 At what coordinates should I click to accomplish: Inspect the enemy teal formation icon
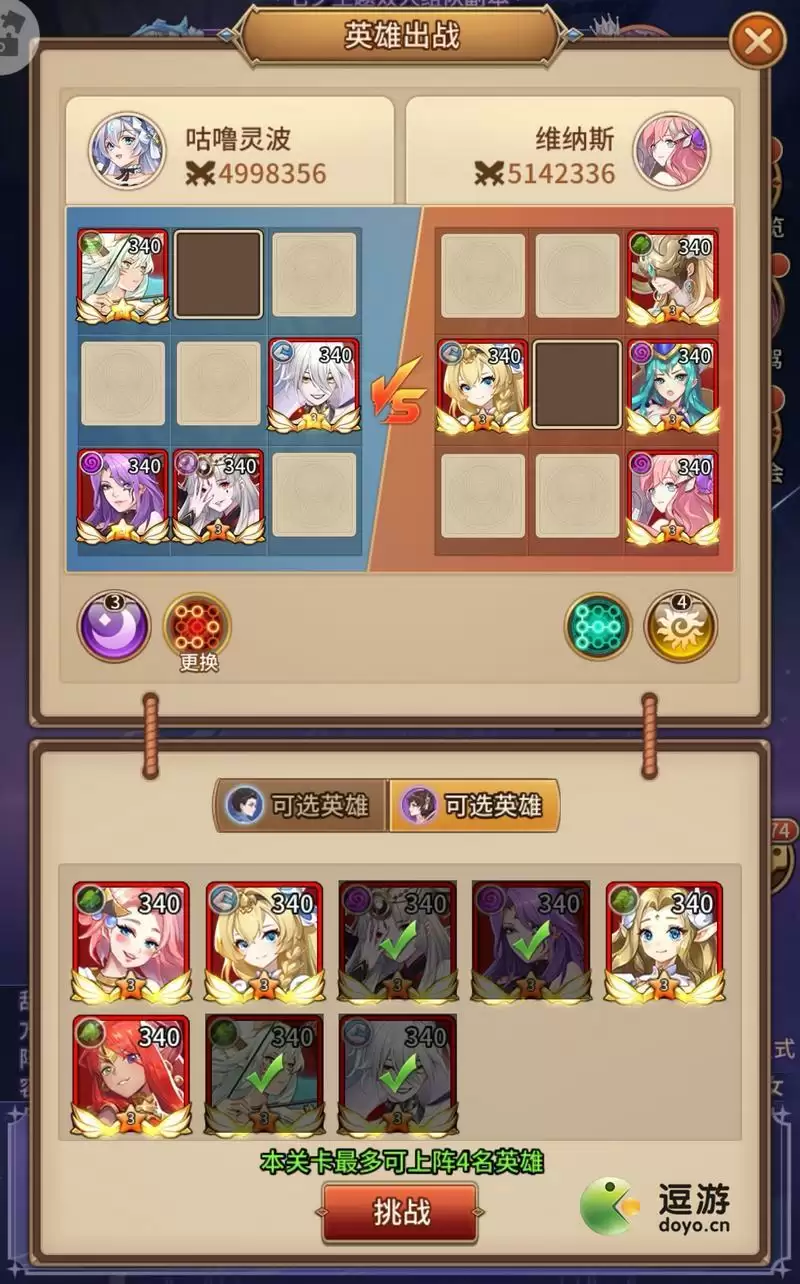click(x=598, y=627)
